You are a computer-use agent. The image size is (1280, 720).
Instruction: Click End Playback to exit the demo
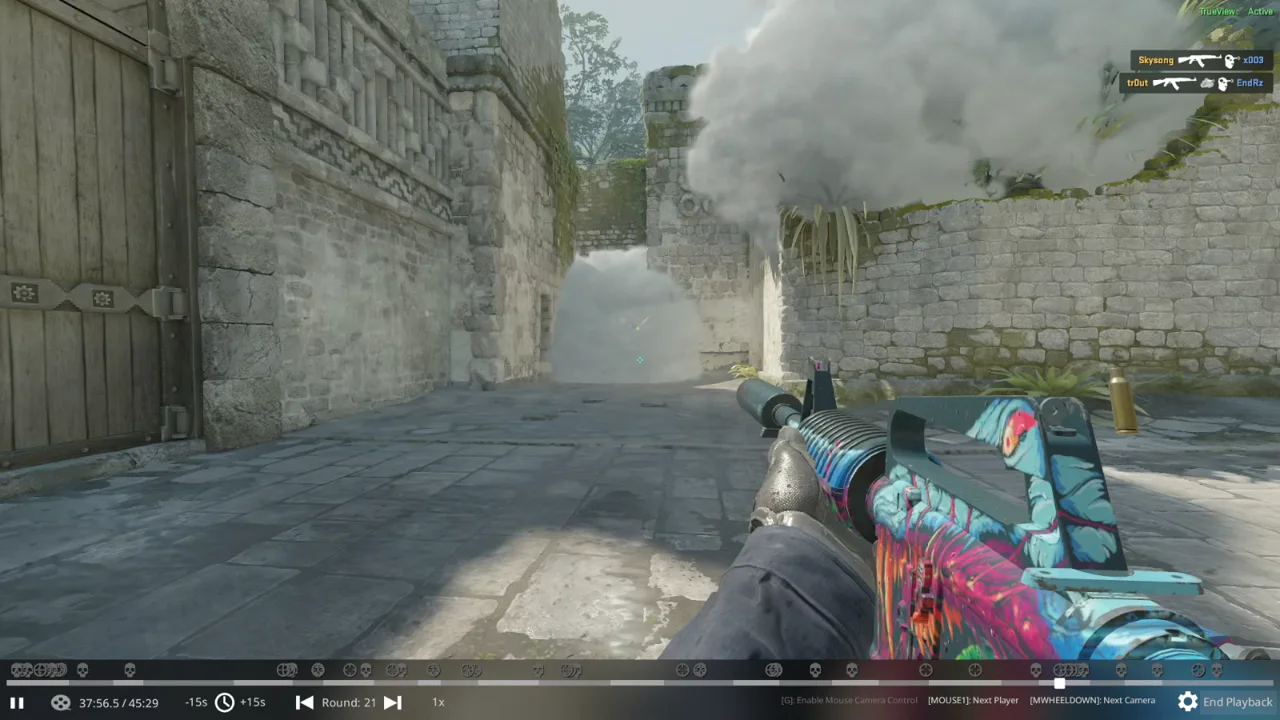coord(1237,702)
